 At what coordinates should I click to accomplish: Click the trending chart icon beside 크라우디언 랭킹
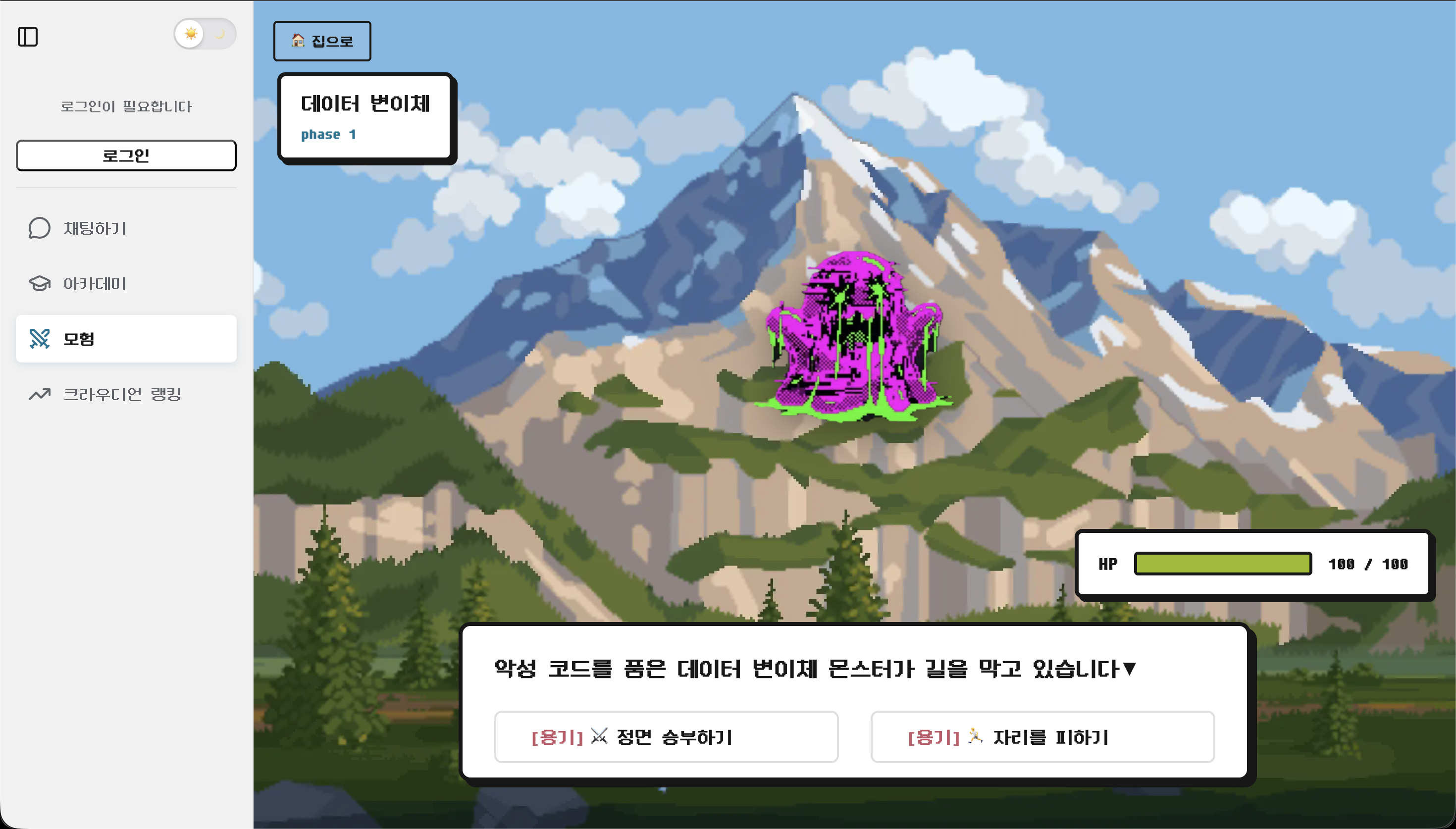point(39,394)
